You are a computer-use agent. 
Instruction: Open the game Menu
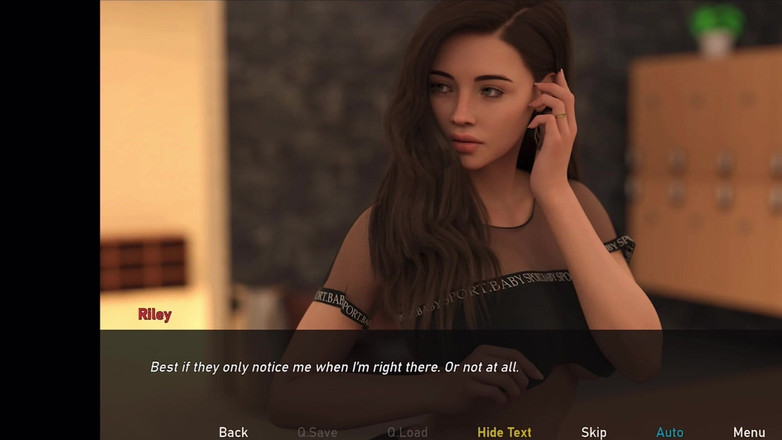(x=749, y=432)
